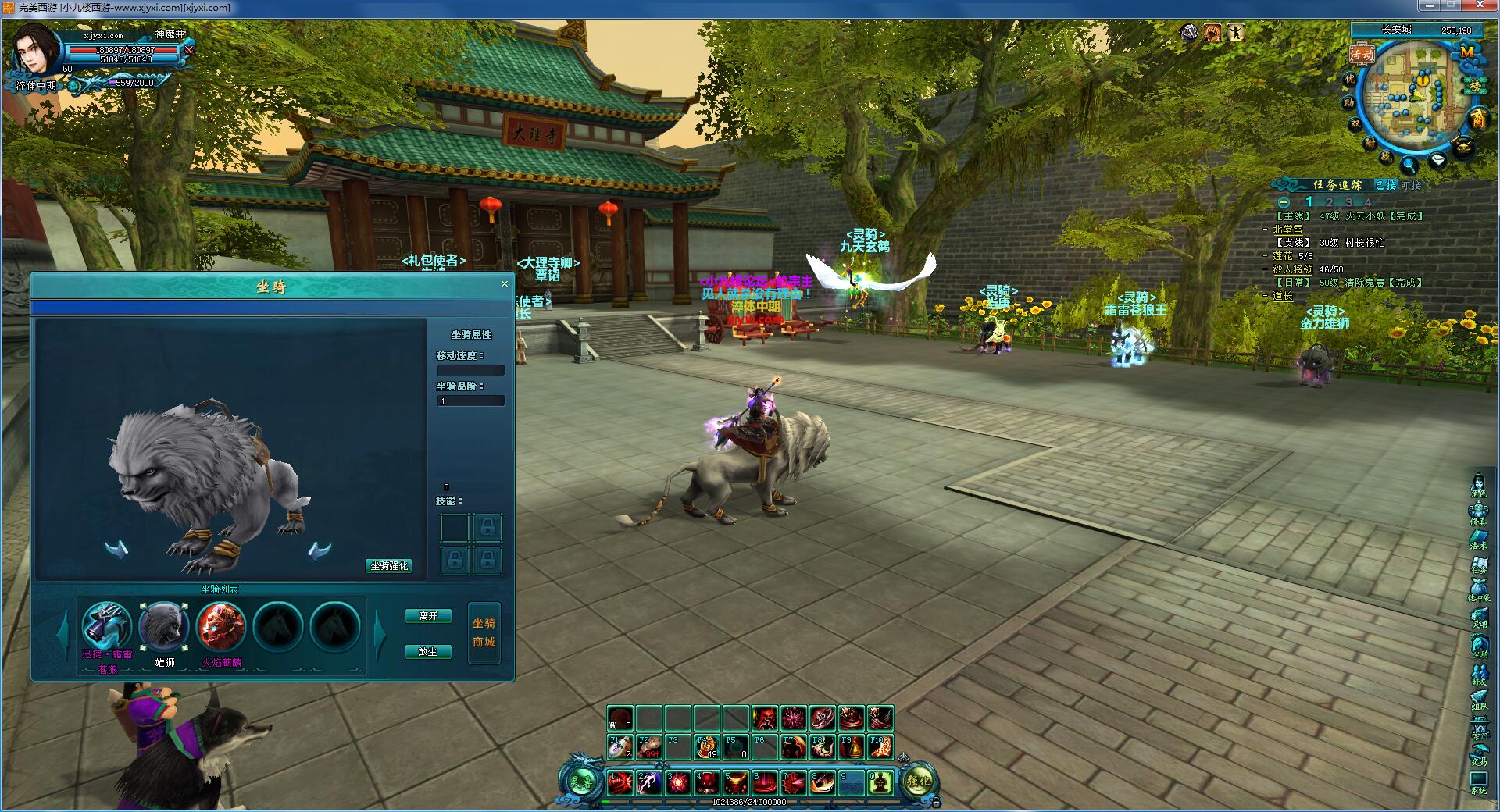Follow the 北堂雪 quest link
Screen dimensions: 1500x812
[1287, 230]
